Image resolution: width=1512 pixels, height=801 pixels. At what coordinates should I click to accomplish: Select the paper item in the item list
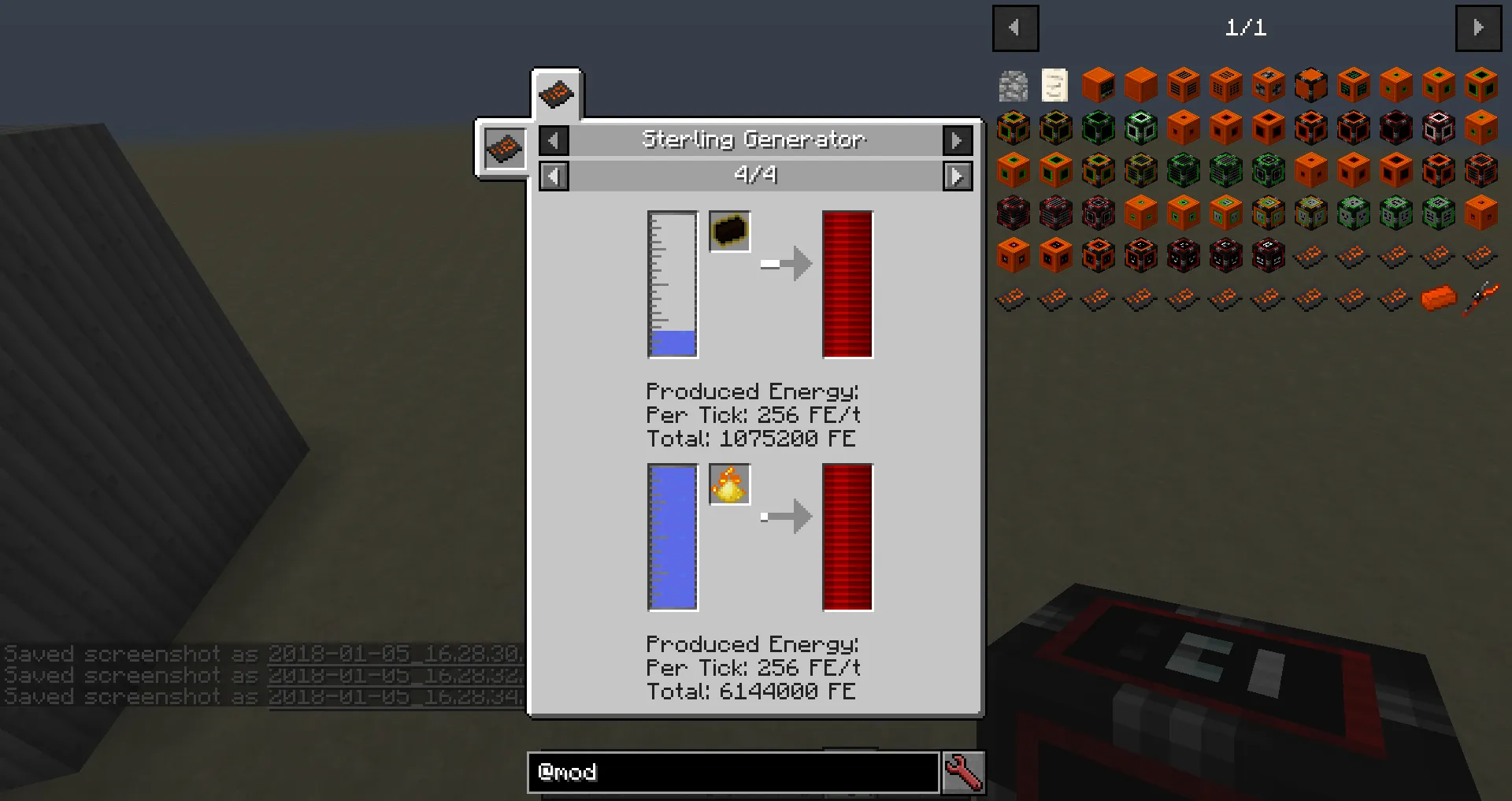(1055, 85)
